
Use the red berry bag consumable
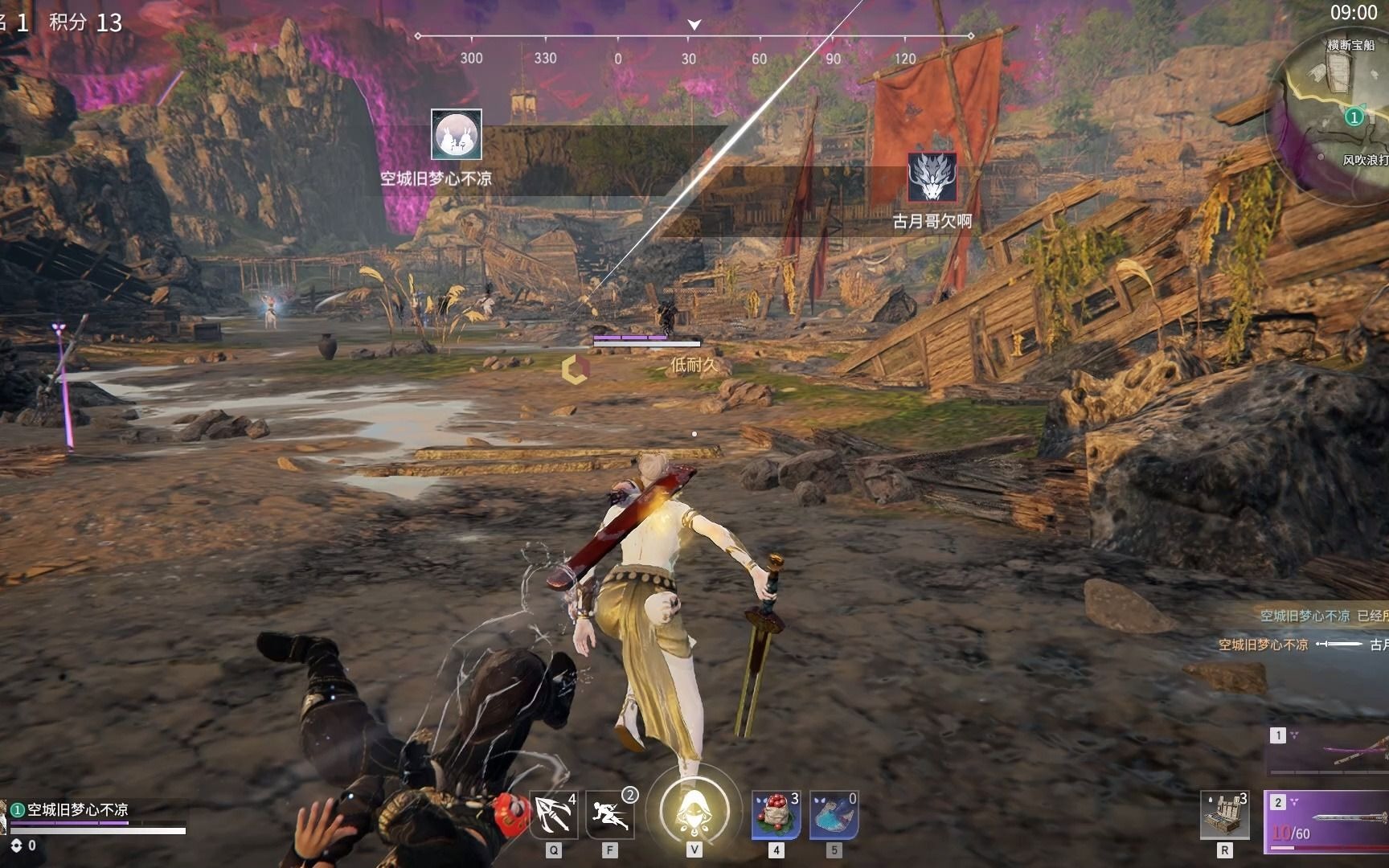coord(776,815)
